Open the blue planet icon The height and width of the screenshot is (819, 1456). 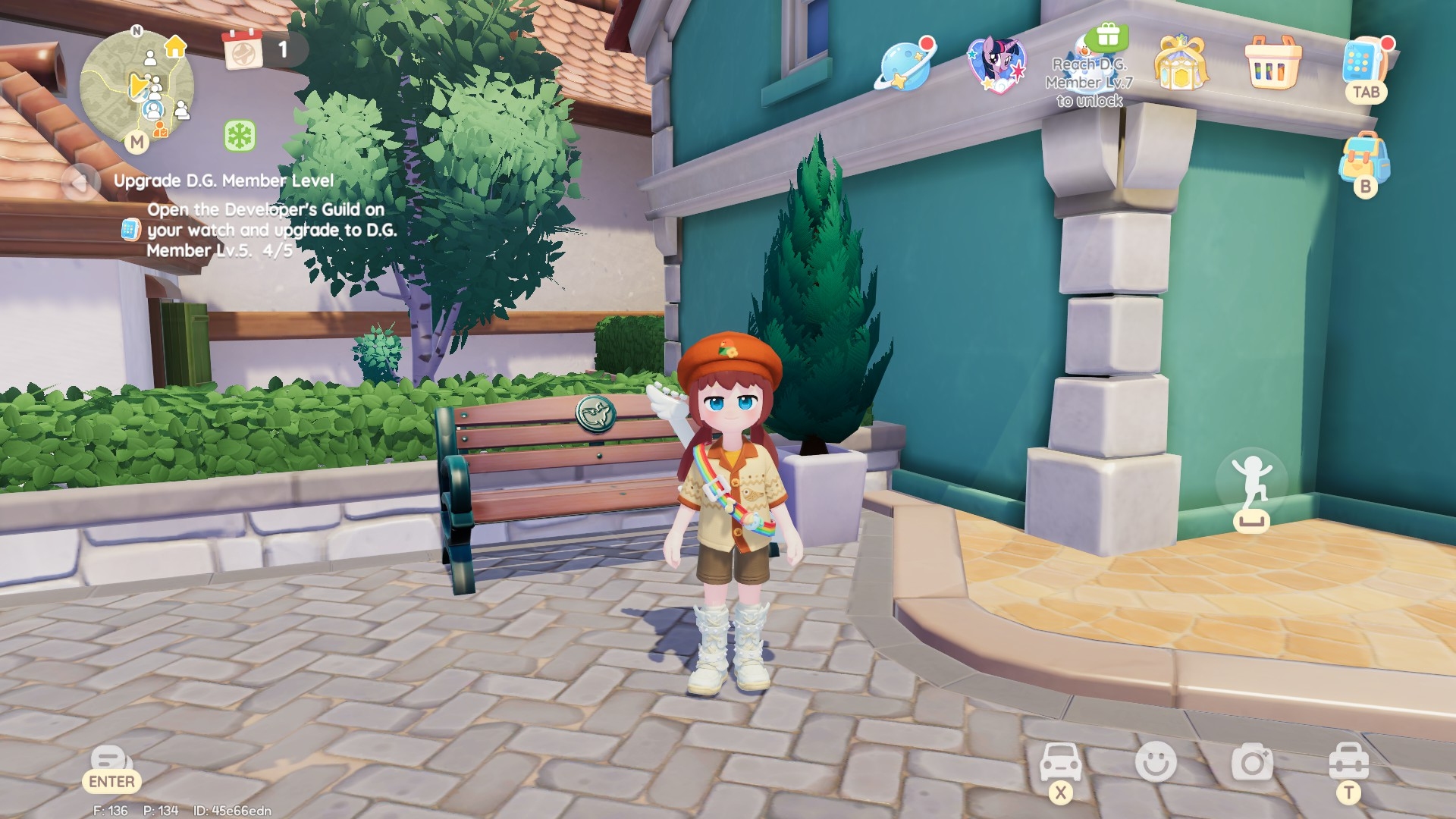pyautogui.click(x=904, y=64)
